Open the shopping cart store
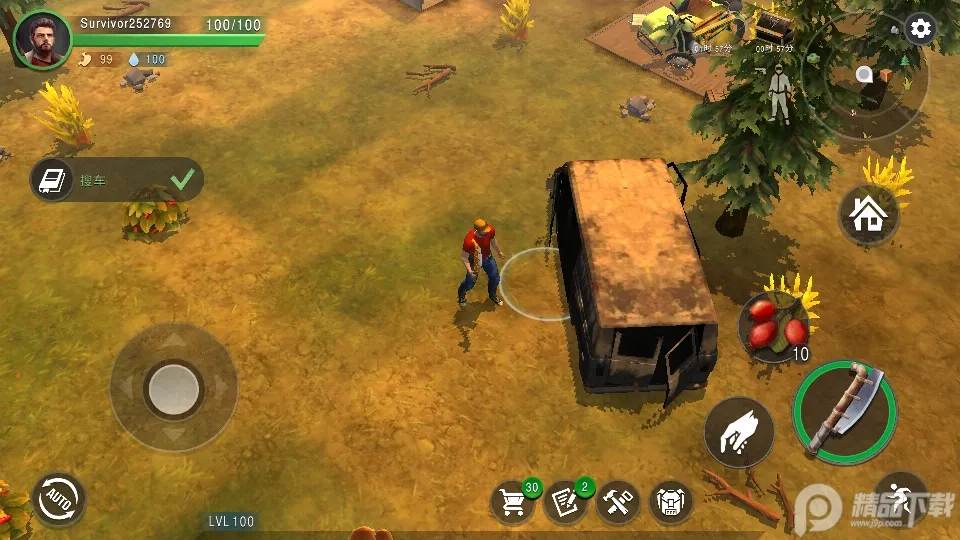 (x=513, y=501)
